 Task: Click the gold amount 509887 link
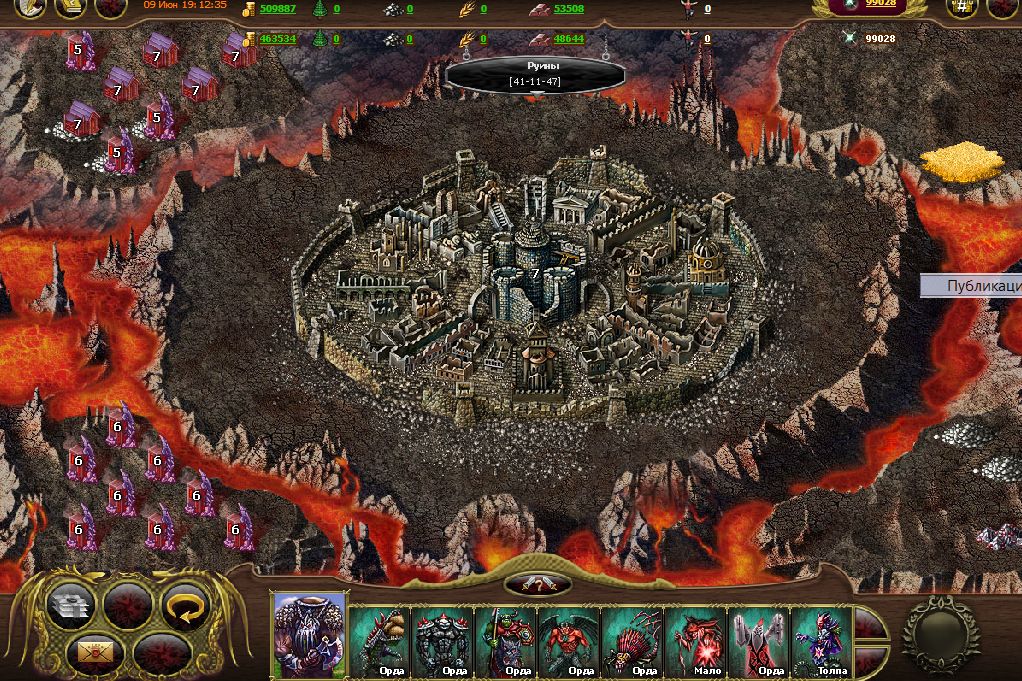(277, 9)
